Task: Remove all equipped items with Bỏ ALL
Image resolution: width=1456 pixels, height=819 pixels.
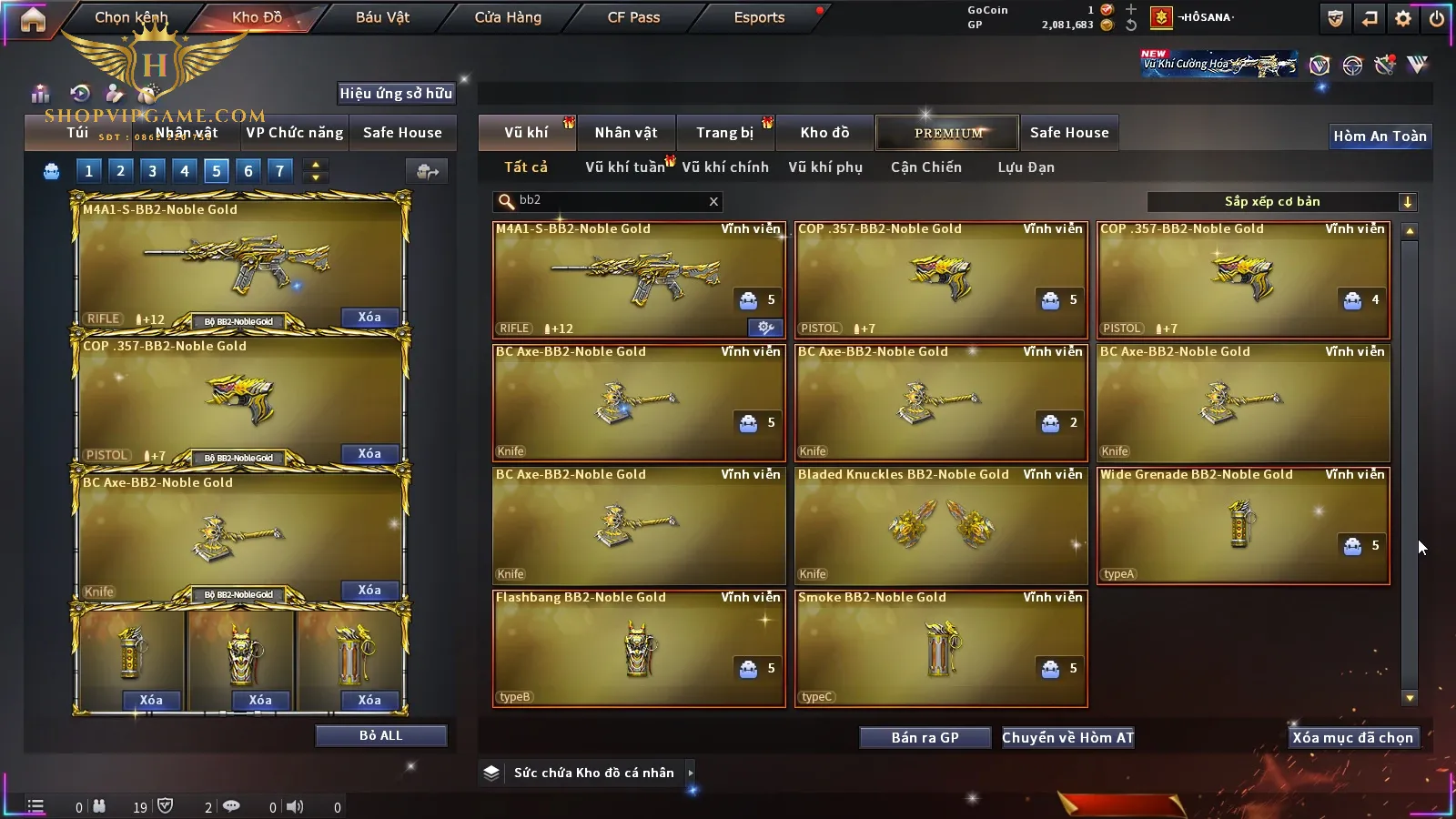Action: click(x=380, y=735)
